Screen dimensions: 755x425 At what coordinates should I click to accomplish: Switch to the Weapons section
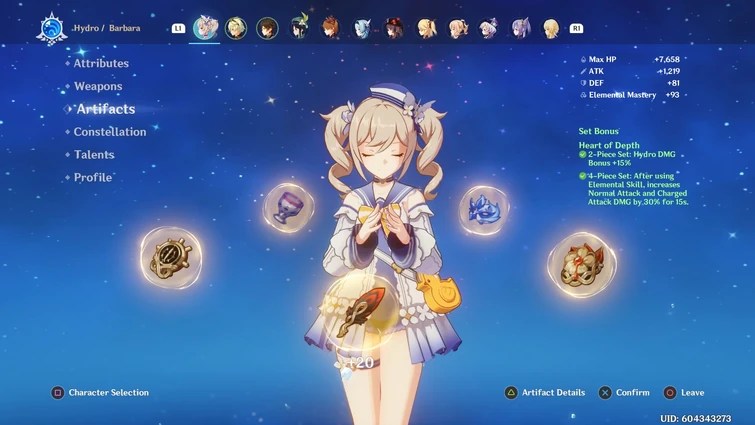pos(98,86)
